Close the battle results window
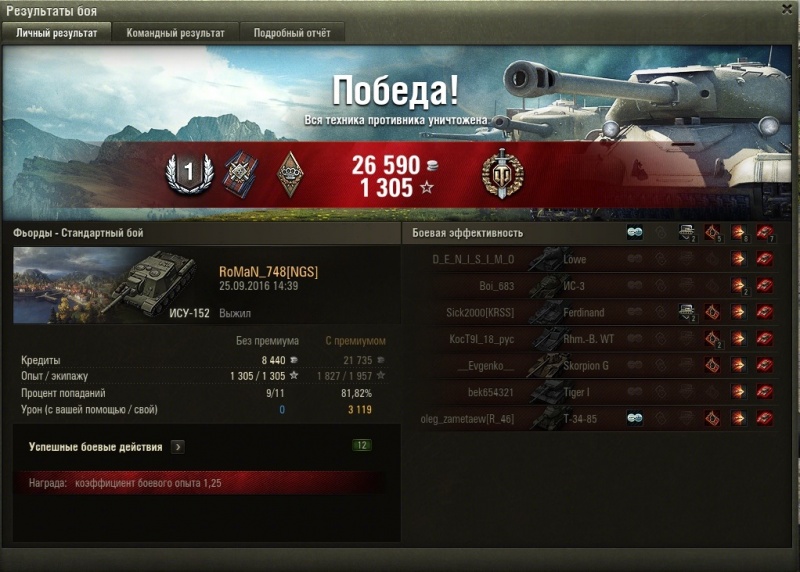 pyautogui.click(x=786, y=10)
